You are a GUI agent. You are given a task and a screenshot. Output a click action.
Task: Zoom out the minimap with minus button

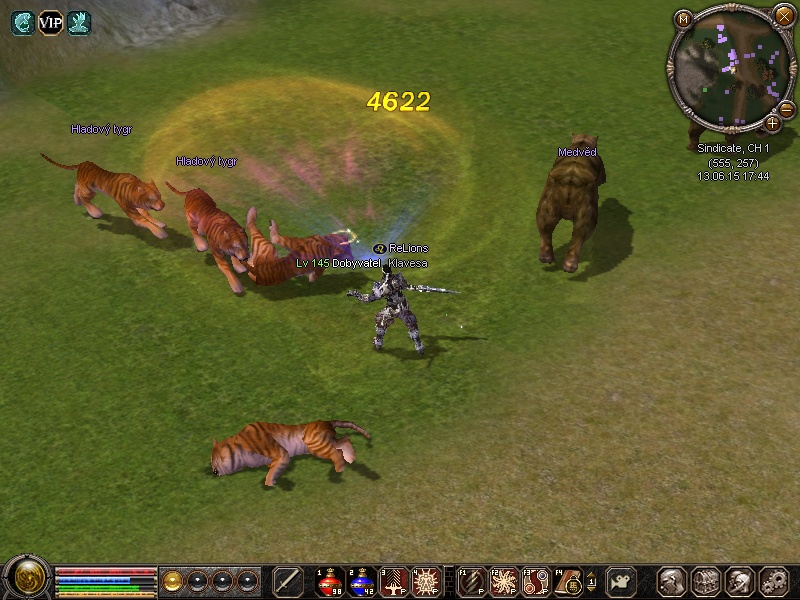tap(786, 108)
